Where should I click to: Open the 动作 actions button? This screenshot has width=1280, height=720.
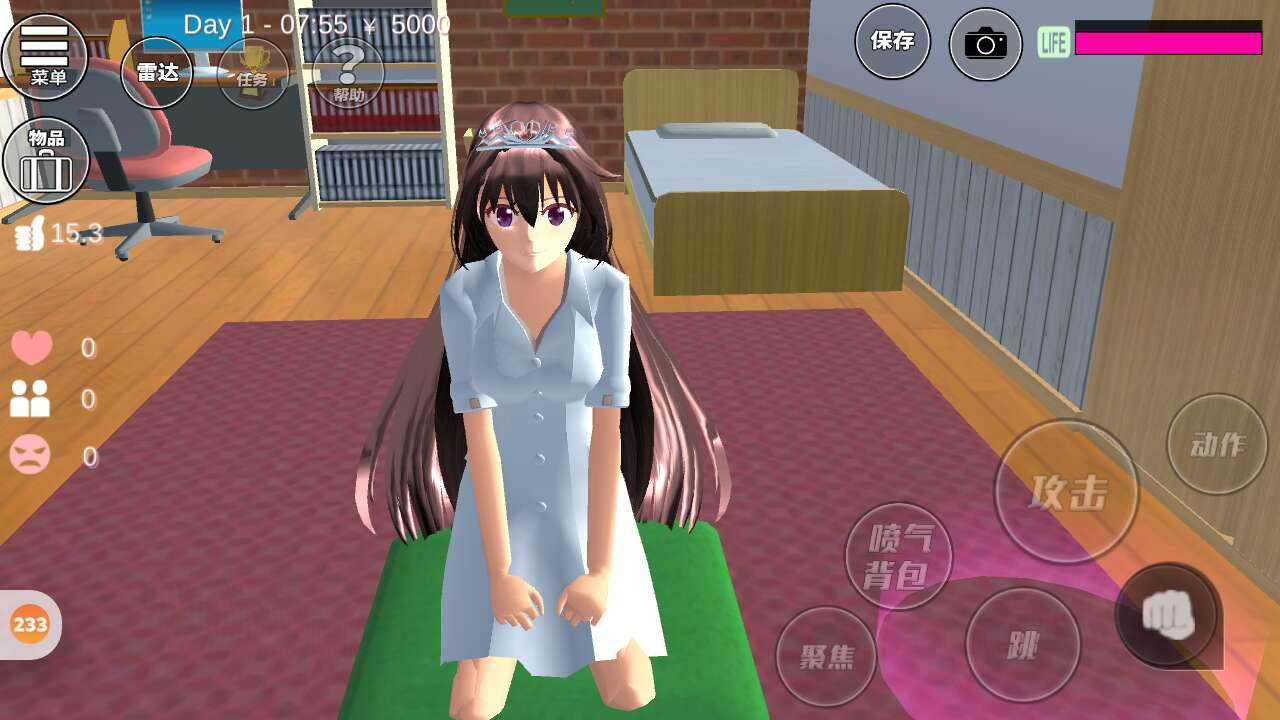(x=1217, y=444)
